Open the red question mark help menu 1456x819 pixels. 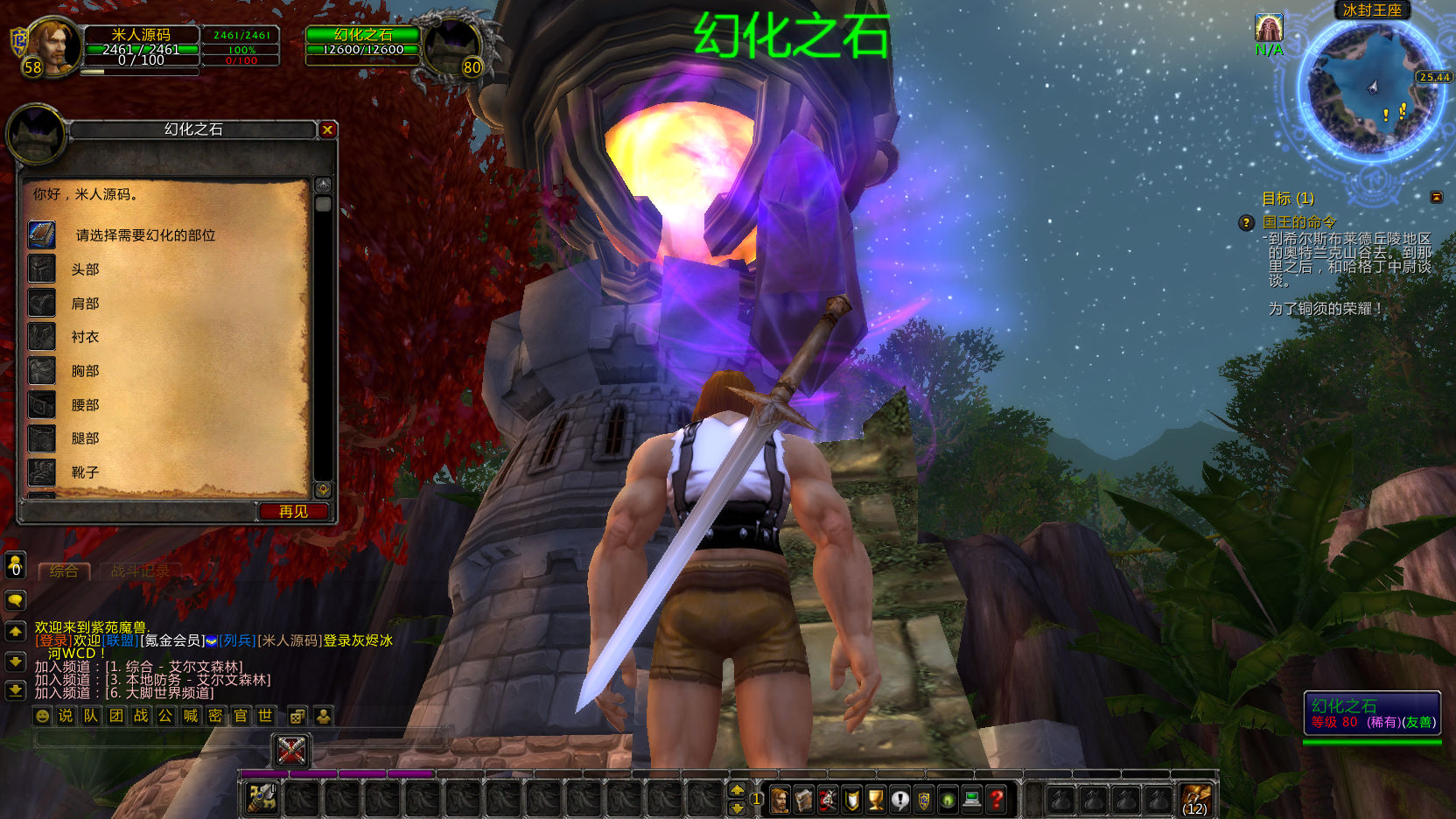996,799
